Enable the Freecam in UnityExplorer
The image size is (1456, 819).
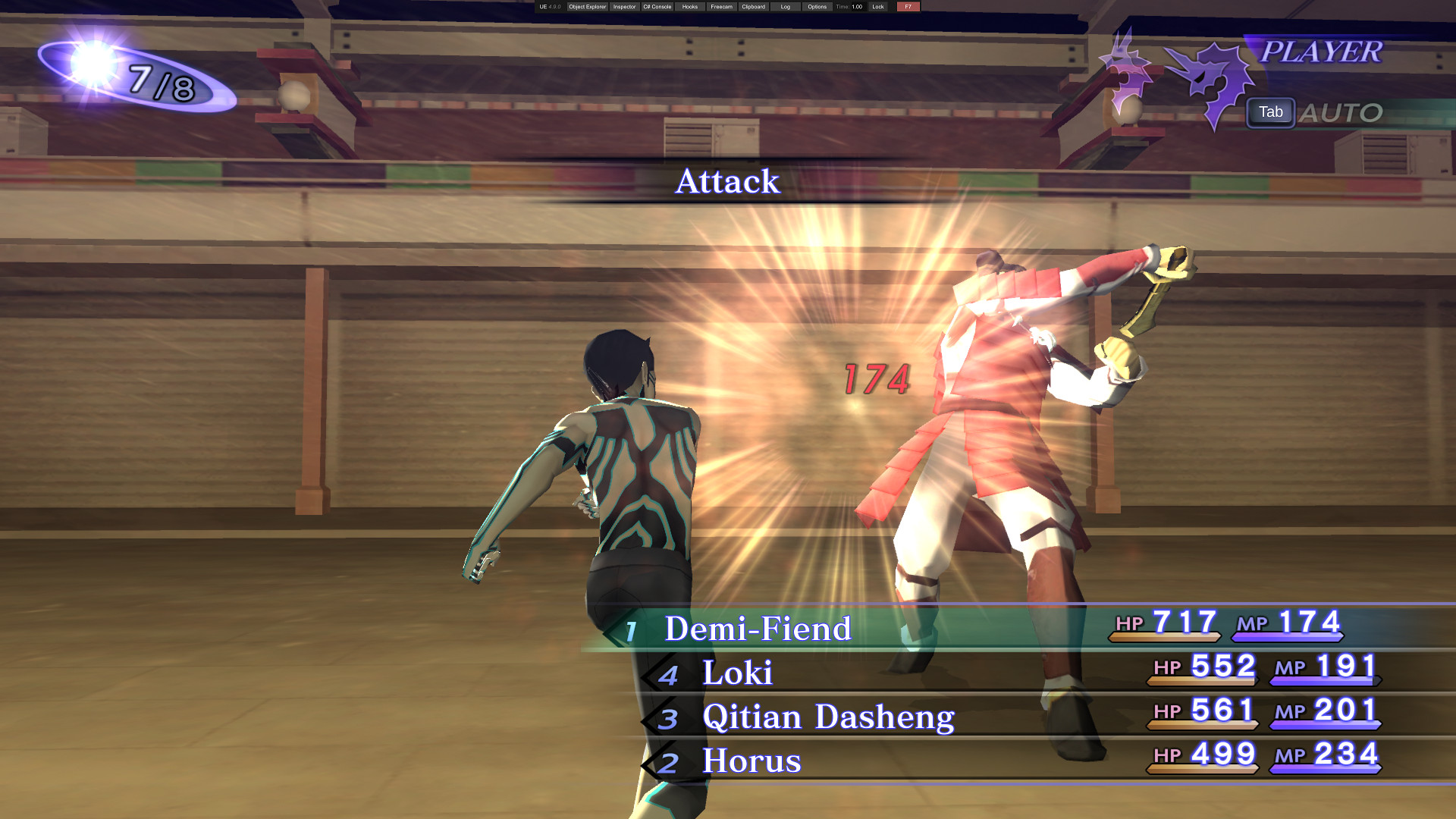[x=720, y=6]
